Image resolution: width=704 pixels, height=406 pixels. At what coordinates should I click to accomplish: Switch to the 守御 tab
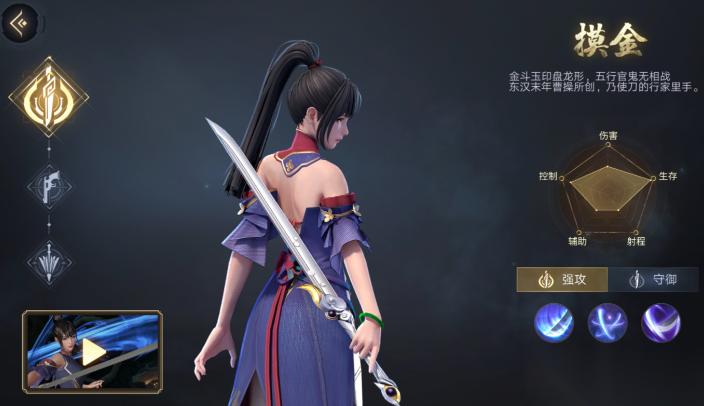653,279
